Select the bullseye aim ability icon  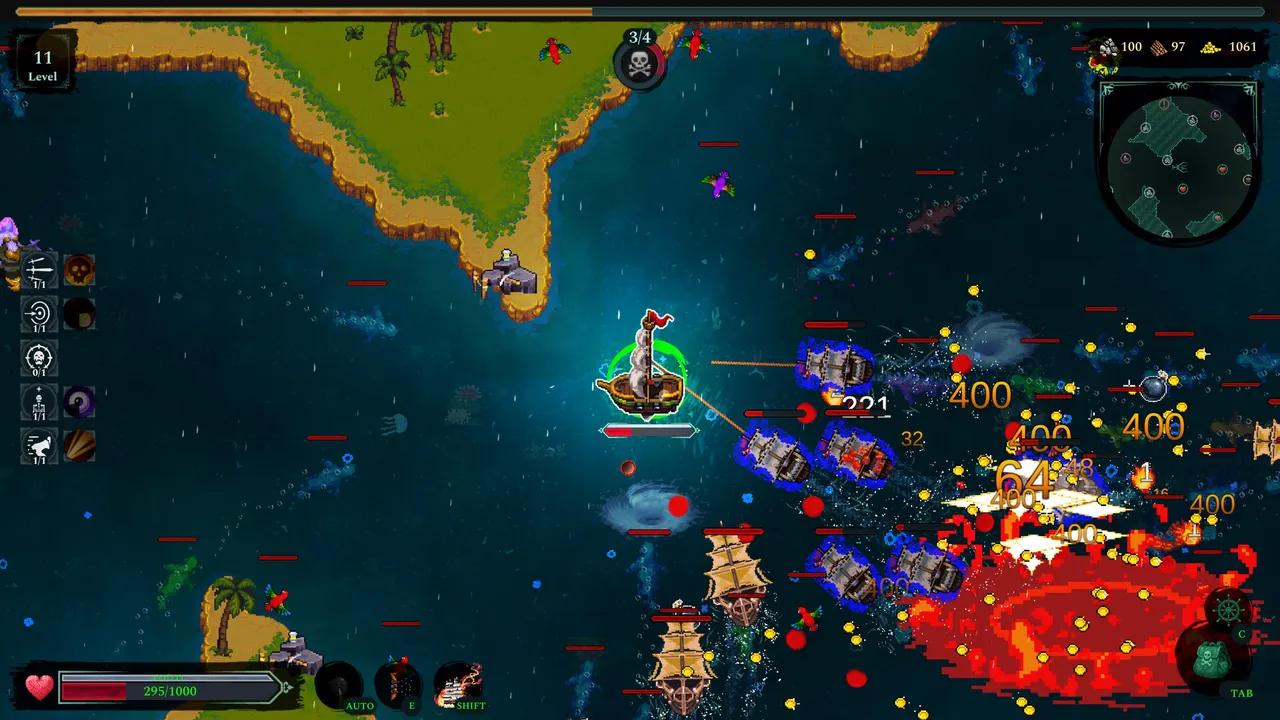point(38,313)
